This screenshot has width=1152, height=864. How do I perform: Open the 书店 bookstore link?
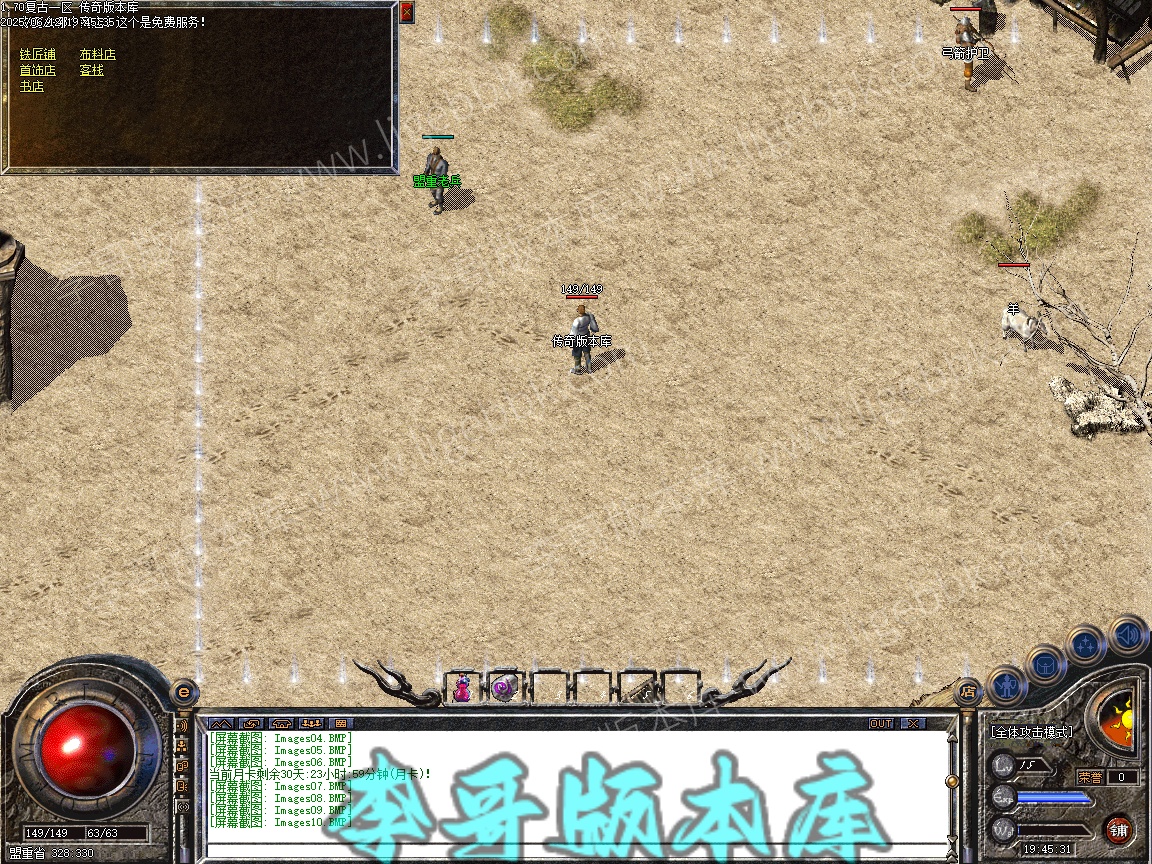pyautogui.click(x=32, y=86)
